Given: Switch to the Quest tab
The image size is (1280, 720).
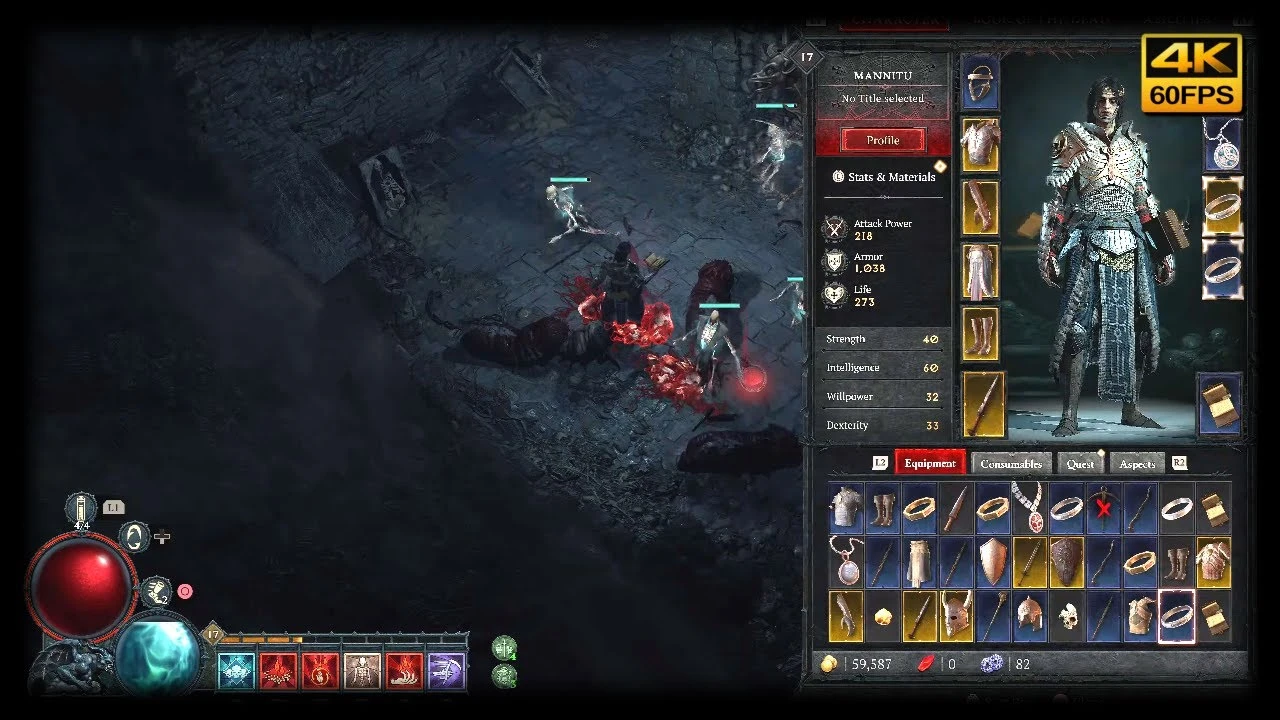Looking at the screenshot, I should pos(1080,464).
